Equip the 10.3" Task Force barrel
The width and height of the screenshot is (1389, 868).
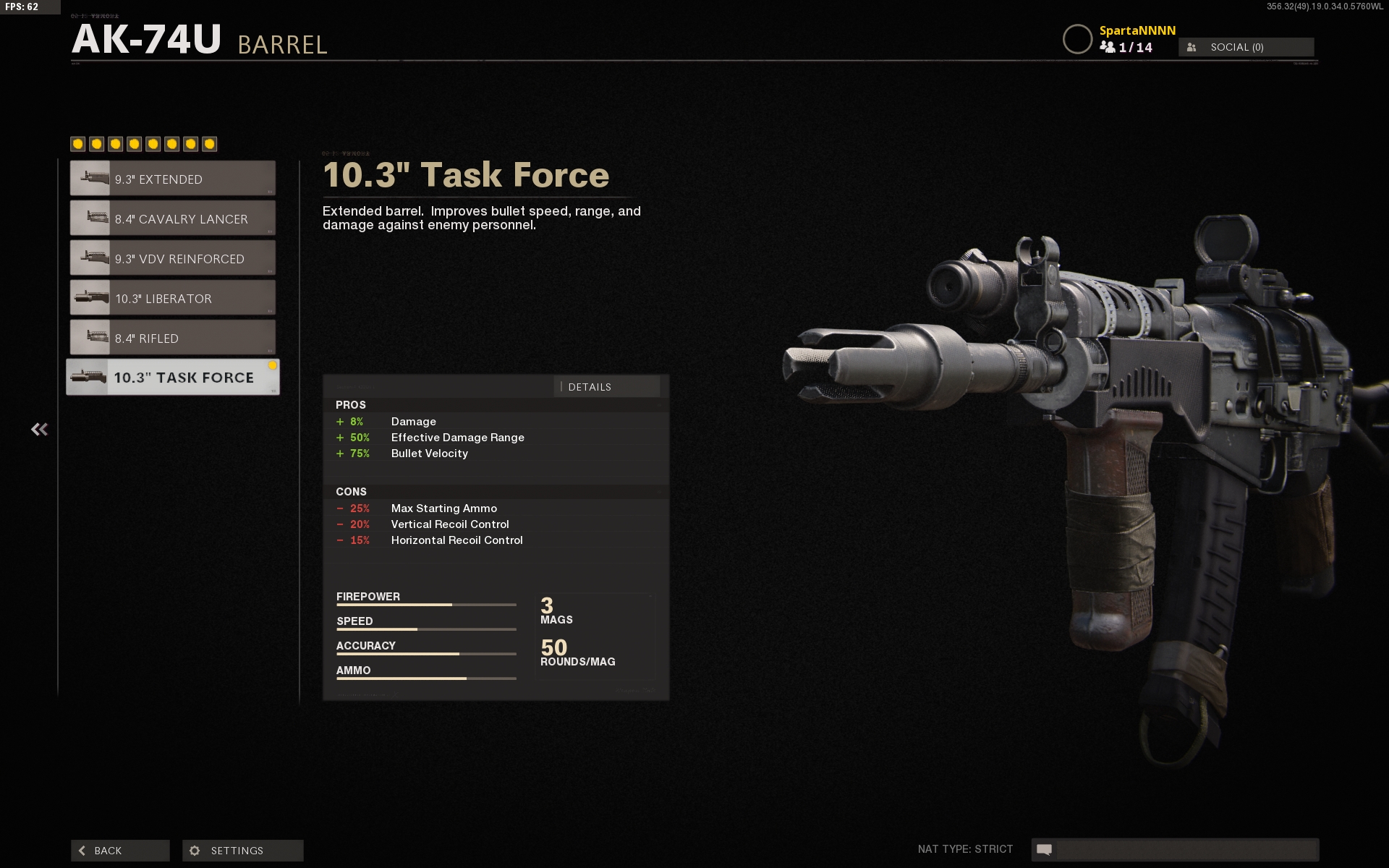172,378
